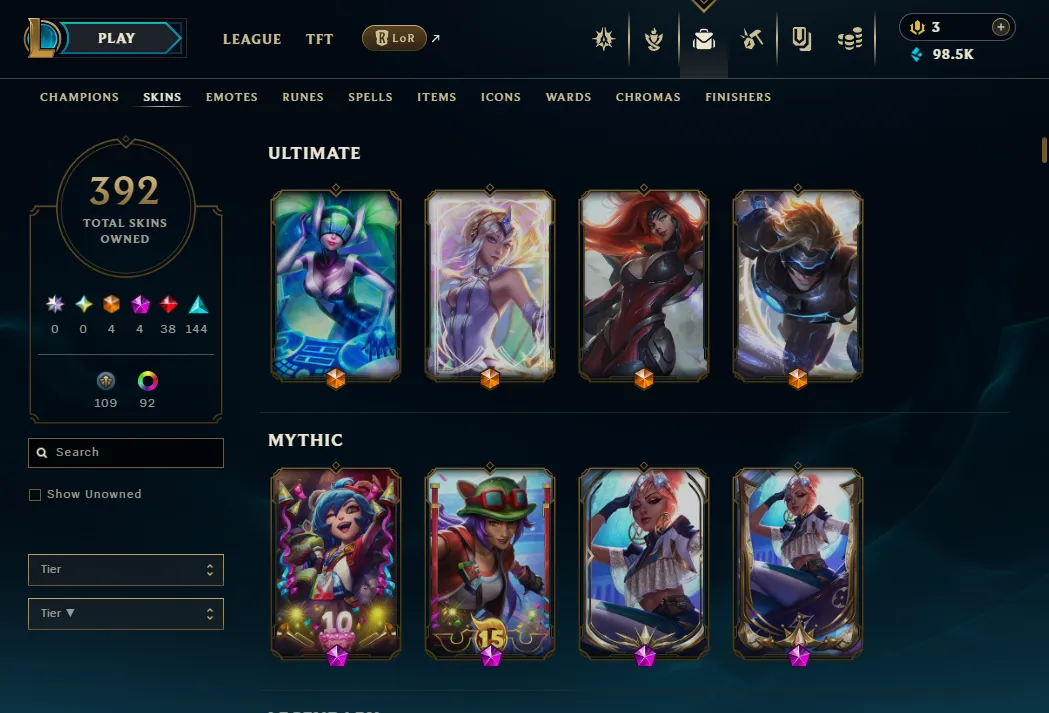Viewport: 1049px width, 713px height.
Task: Open the LEAGUE section
Action: (252, 39)
